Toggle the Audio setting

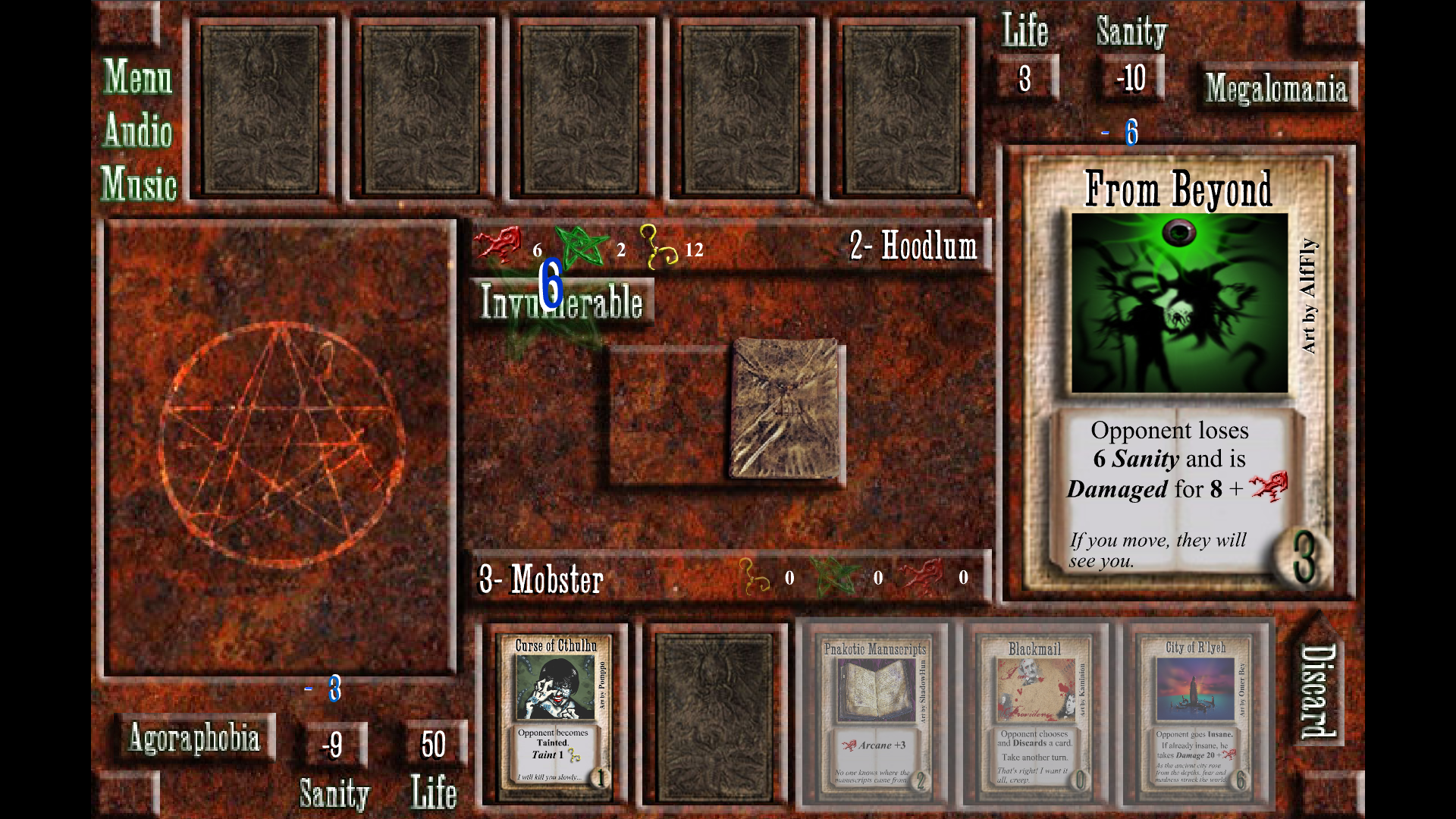[138, 130]
